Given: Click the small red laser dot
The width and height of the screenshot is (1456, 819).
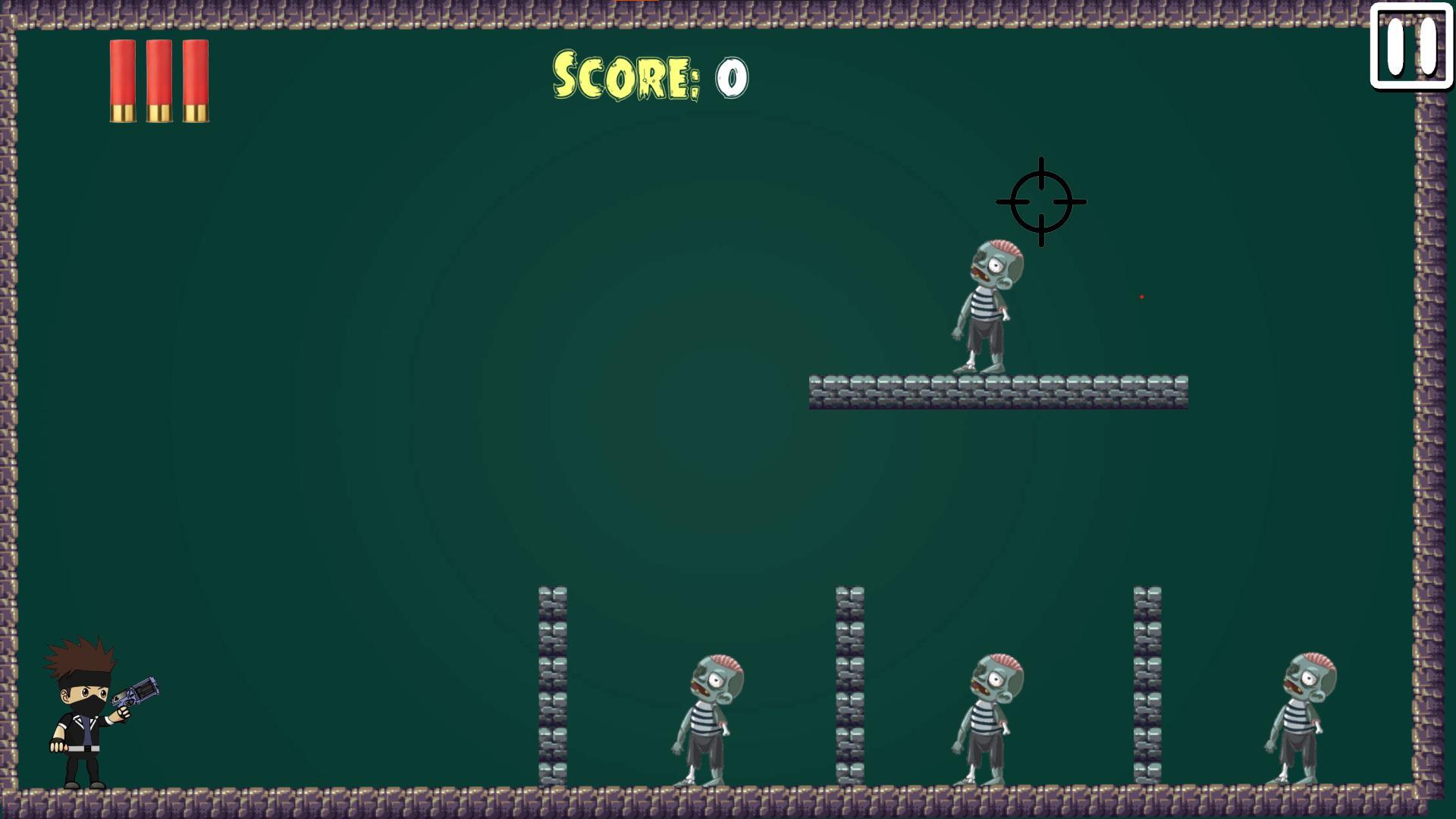Looking at the screenshot, I should (1141, 297).
